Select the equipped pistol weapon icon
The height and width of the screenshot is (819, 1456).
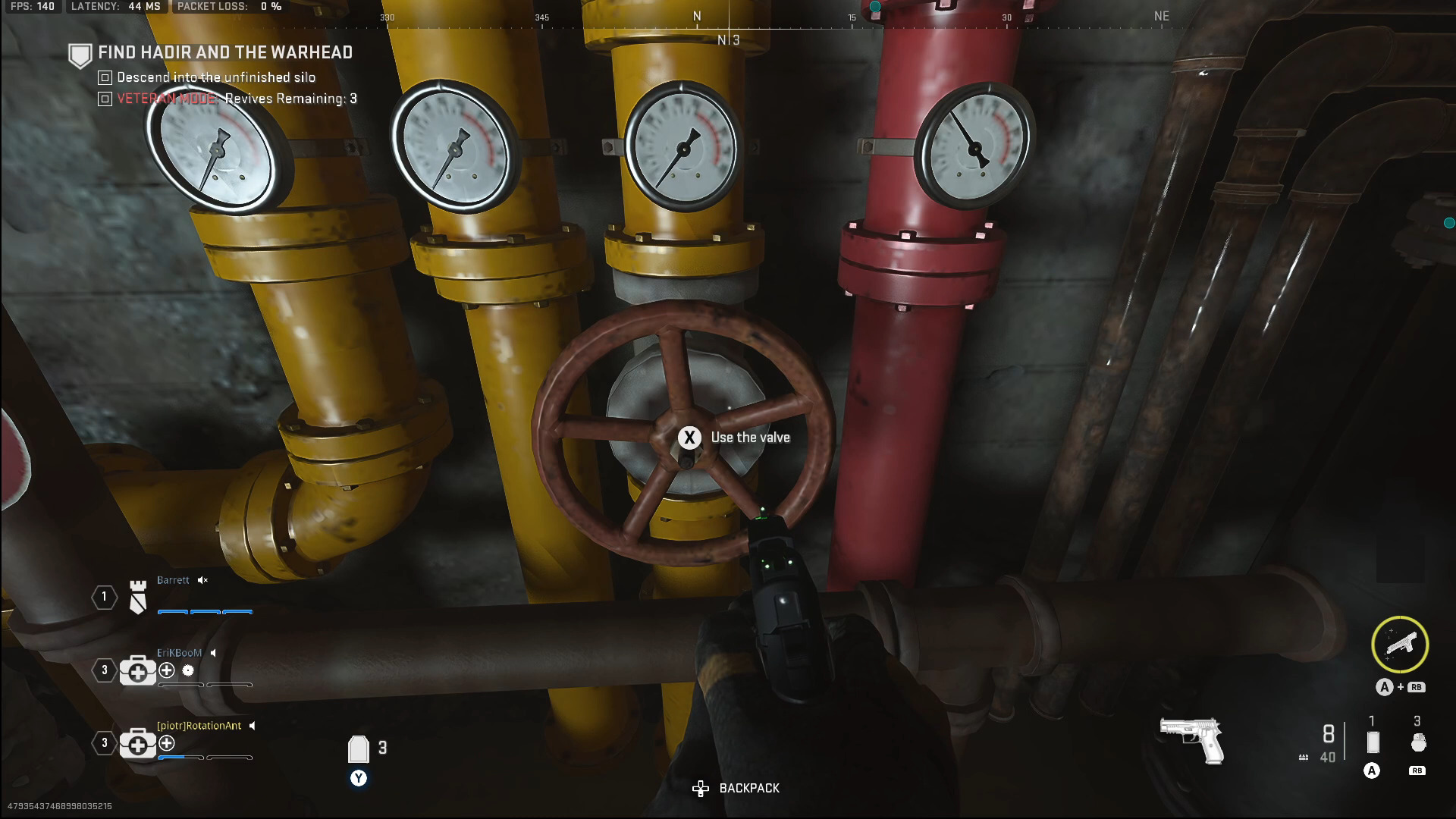[1192, 740]
